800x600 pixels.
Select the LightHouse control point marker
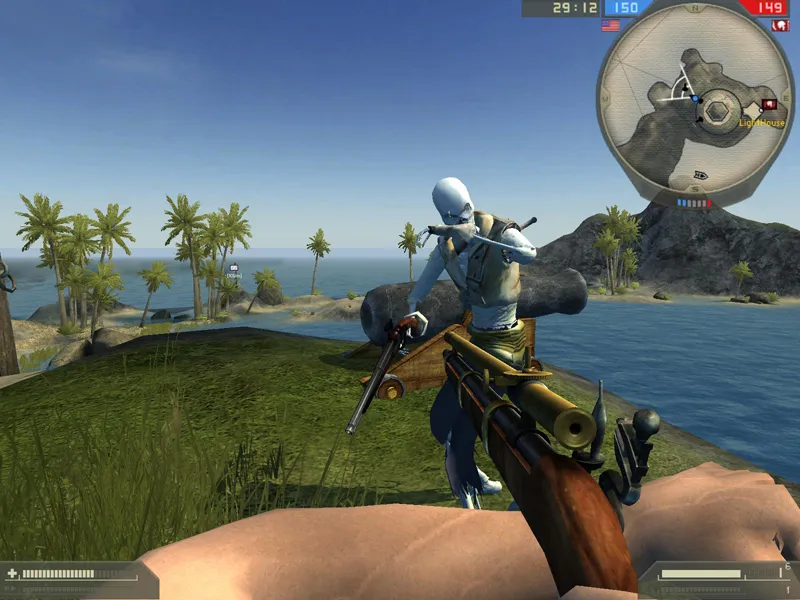(769, 104)
